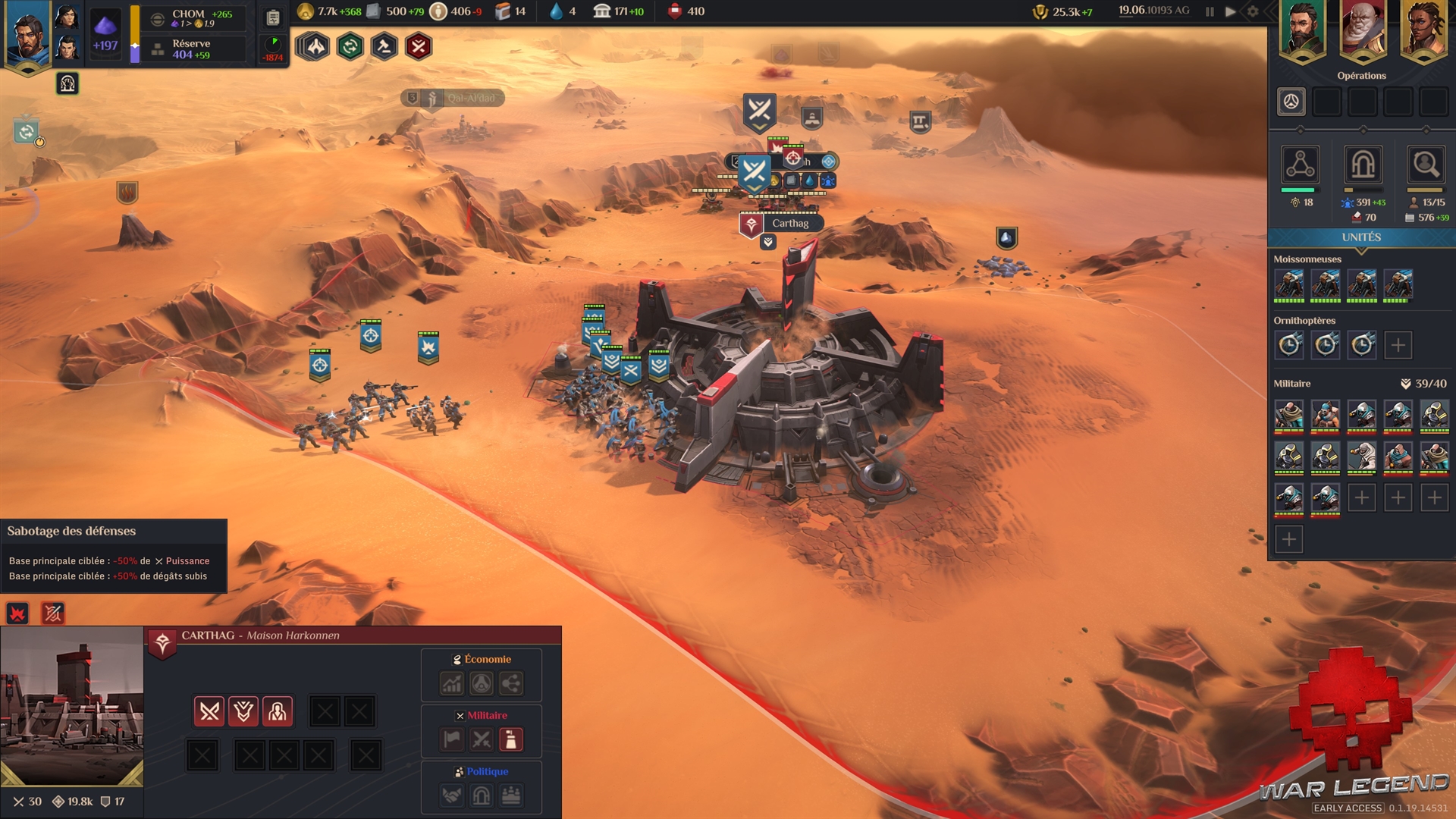Open the clipboard report icon
The height and width of the screenshot is (819, 1456).
273,18
